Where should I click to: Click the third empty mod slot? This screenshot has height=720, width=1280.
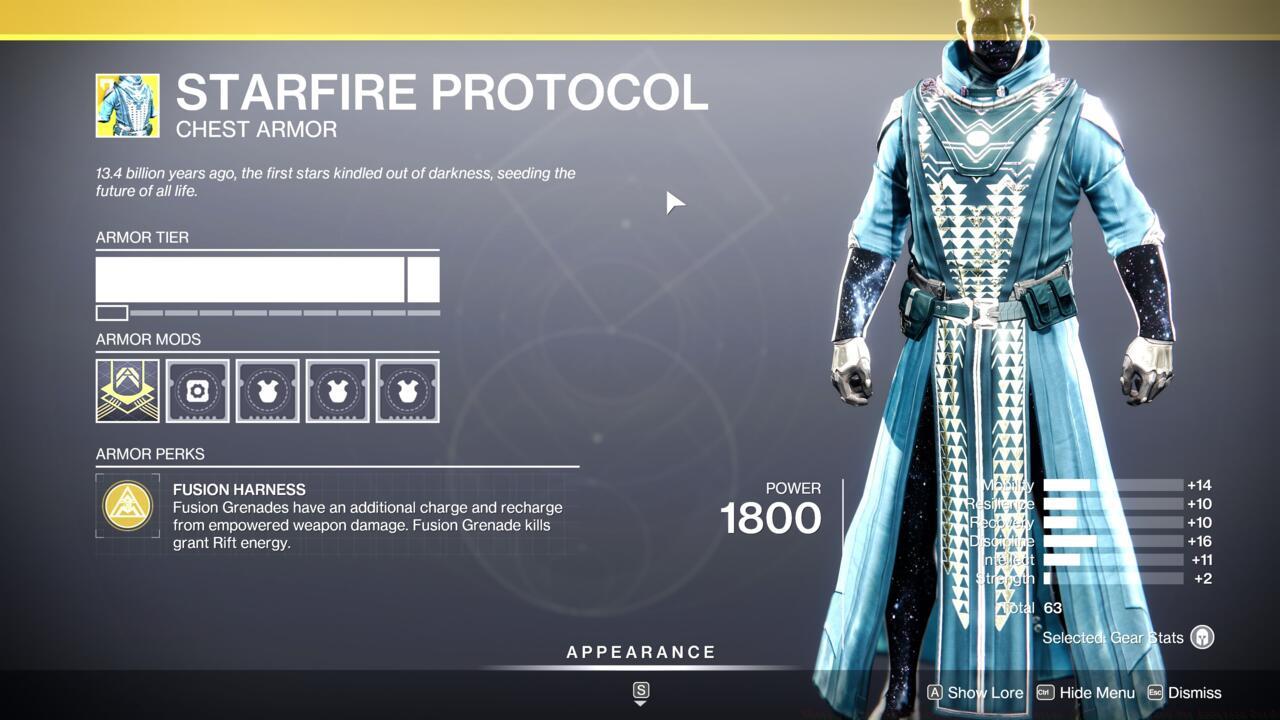tap(267, 391)
